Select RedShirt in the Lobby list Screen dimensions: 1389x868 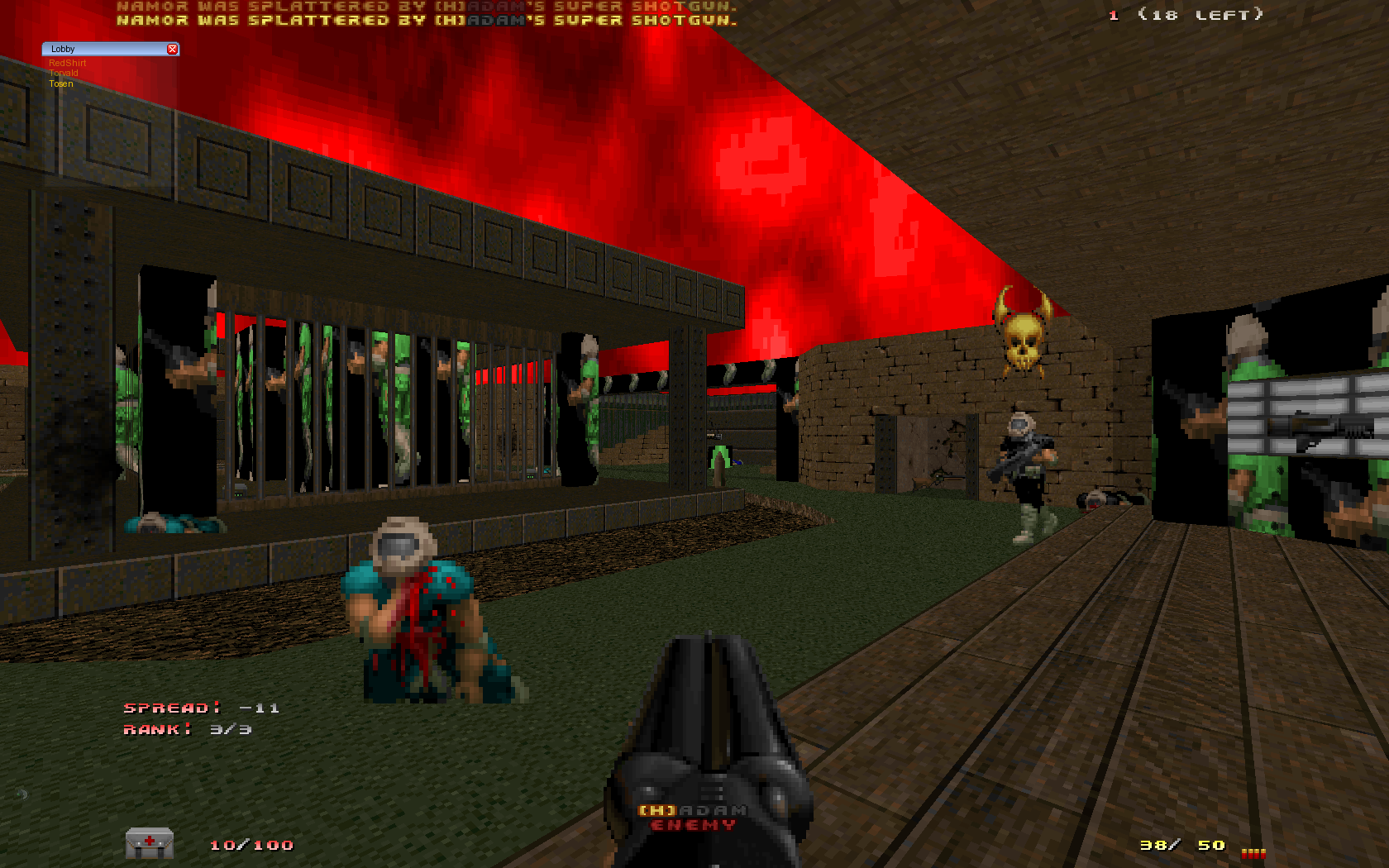pos(67,63)
